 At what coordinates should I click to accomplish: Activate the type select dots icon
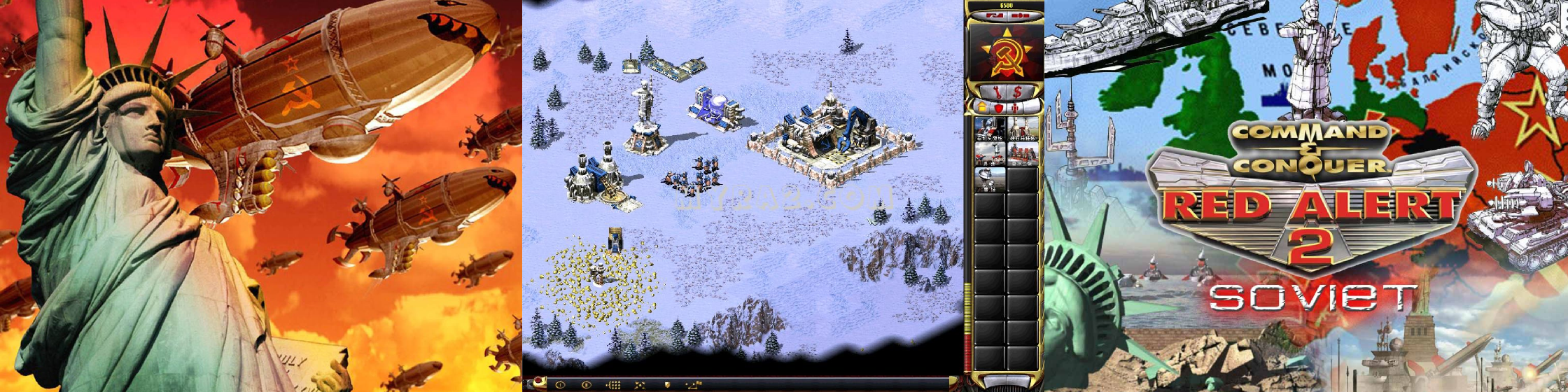pyautogui.click(x=613, y=384)
